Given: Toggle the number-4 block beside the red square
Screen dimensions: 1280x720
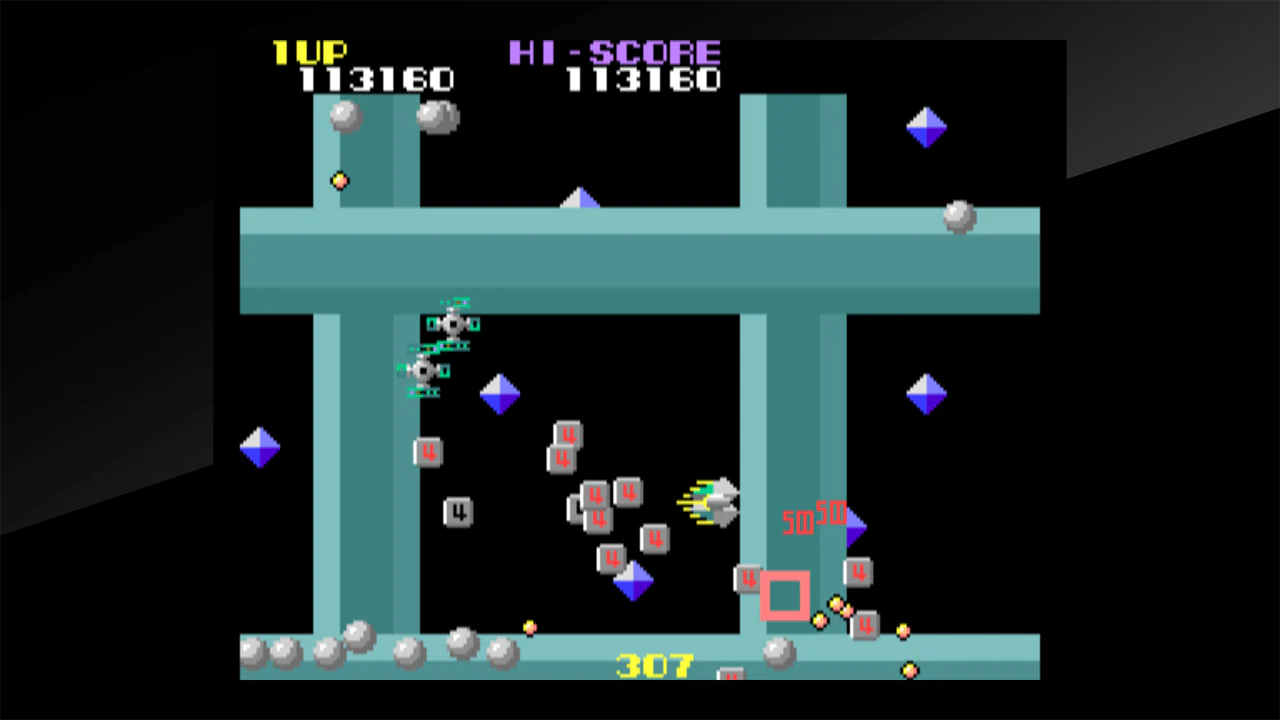Looking at the screenshot, I should [750, 580].
